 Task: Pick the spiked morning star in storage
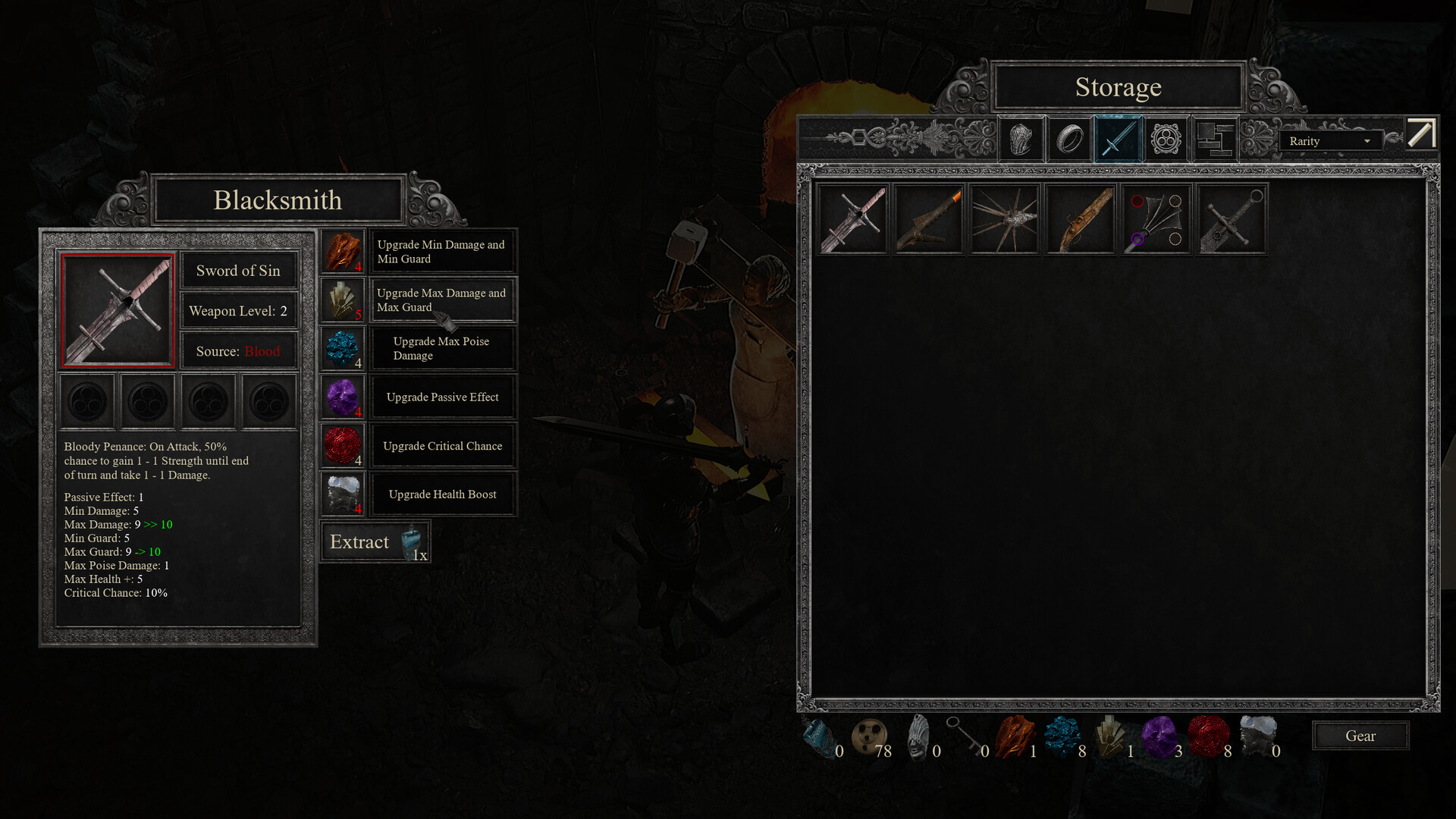1005,219
